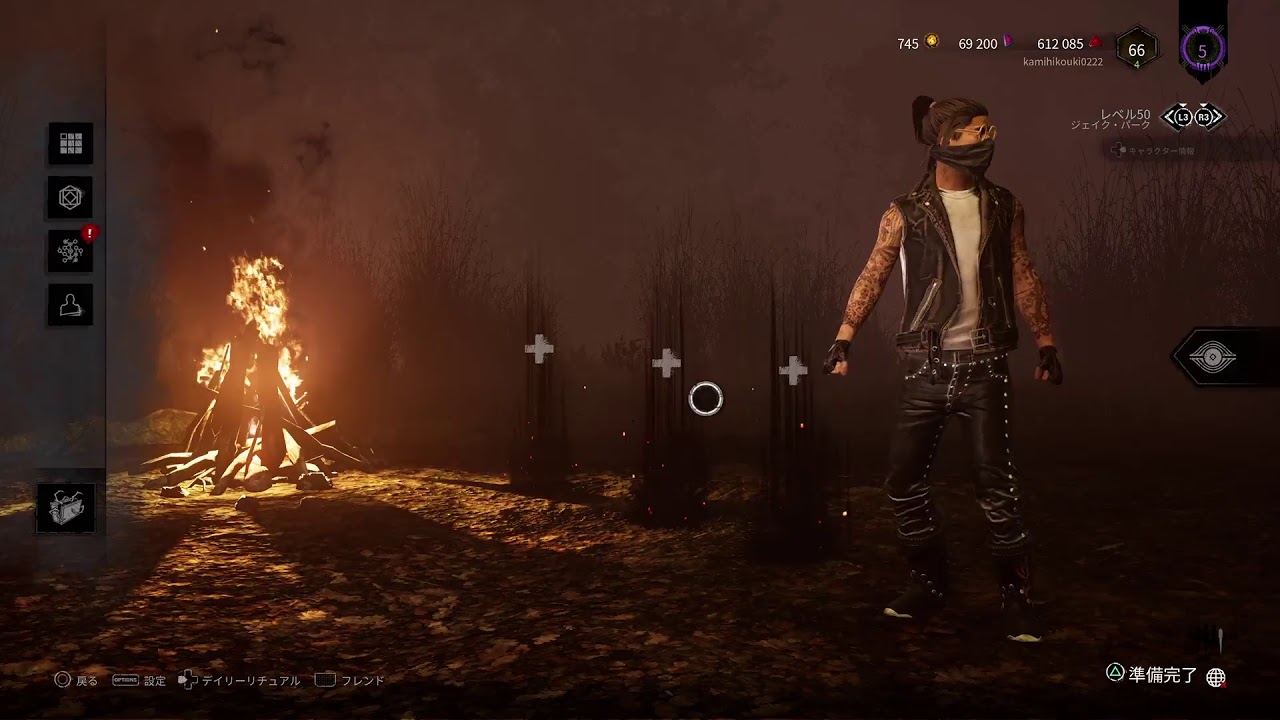The image size is (1280, 720).
Task: Click the globe icon beside 準備完了
Action: pyautogui.click(x=1216, y=677)
